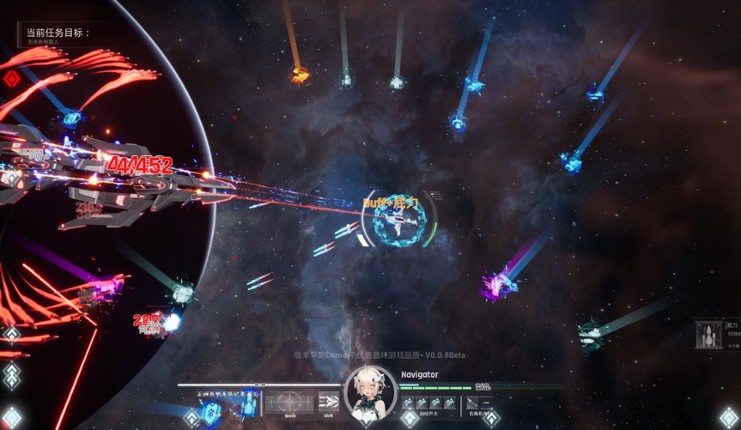Open the current mission objective panel

tap(58, 34)
